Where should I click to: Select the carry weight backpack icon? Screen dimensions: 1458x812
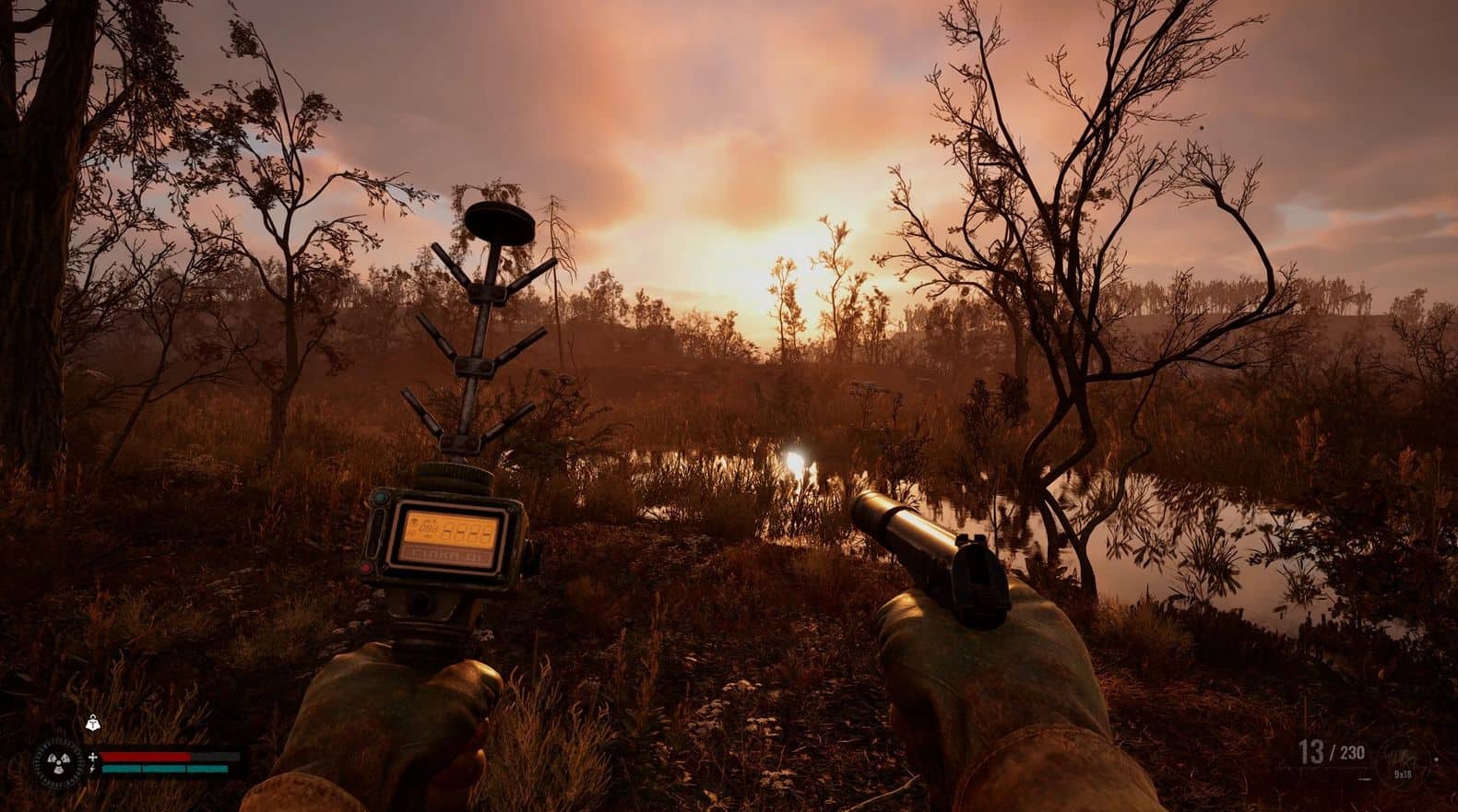pos(94,723)
